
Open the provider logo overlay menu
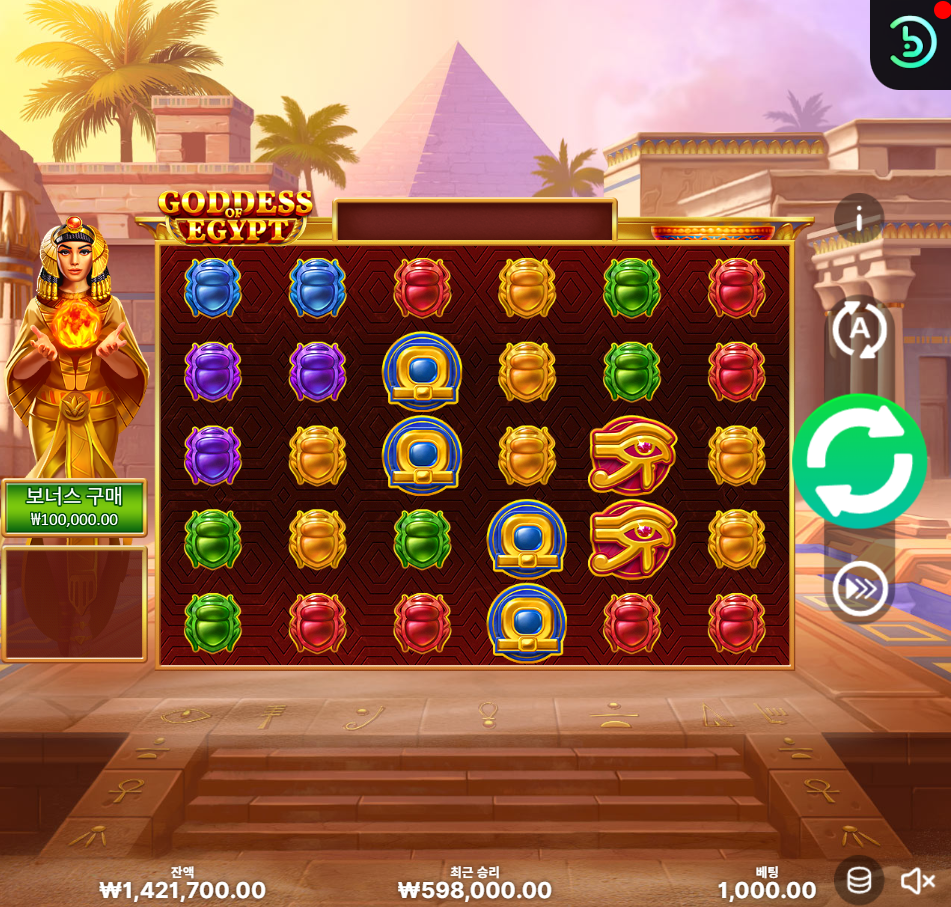point(912,42)
